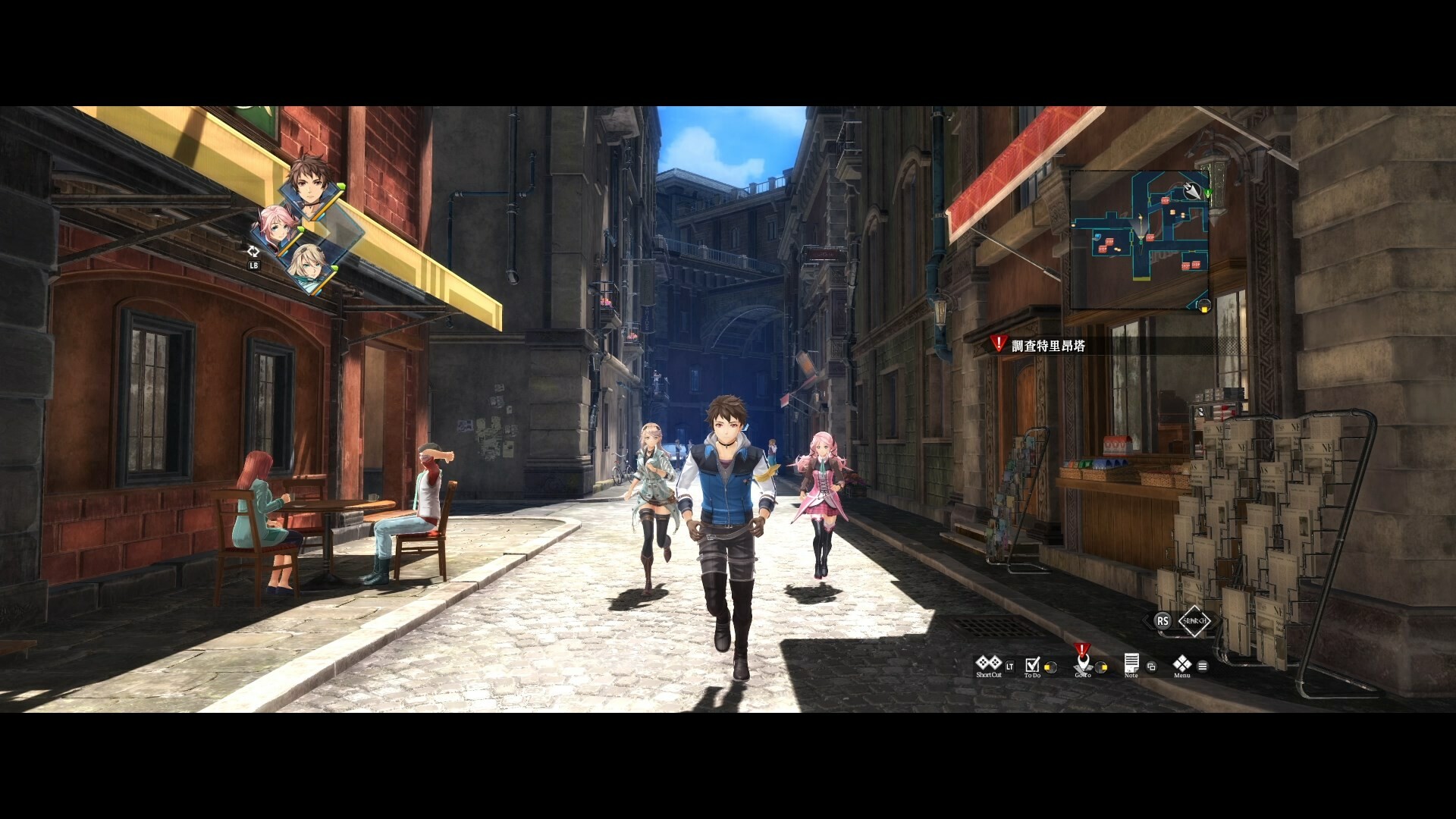Image resolution: width=1456 pixels, height=819 pixels.
Task: Toggle the green status gem on the leader portrait
Action: [x=342, y=186]
